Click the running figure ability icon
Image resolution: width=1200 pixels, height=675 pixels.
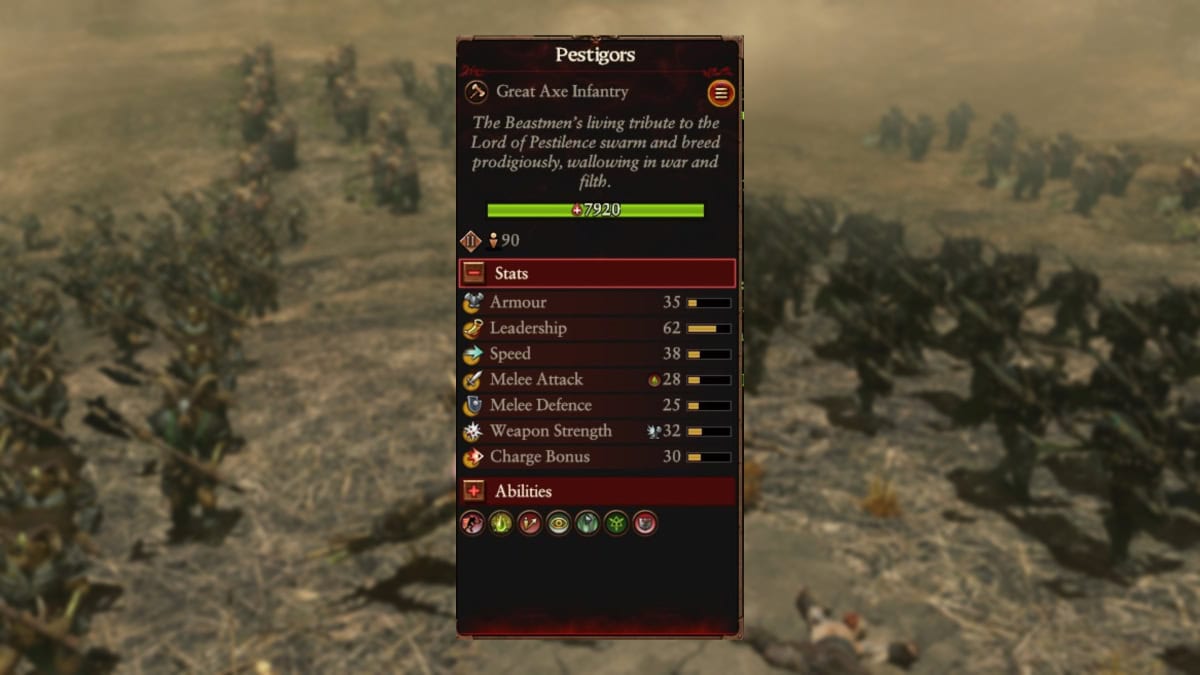click(x=472, y=523)
